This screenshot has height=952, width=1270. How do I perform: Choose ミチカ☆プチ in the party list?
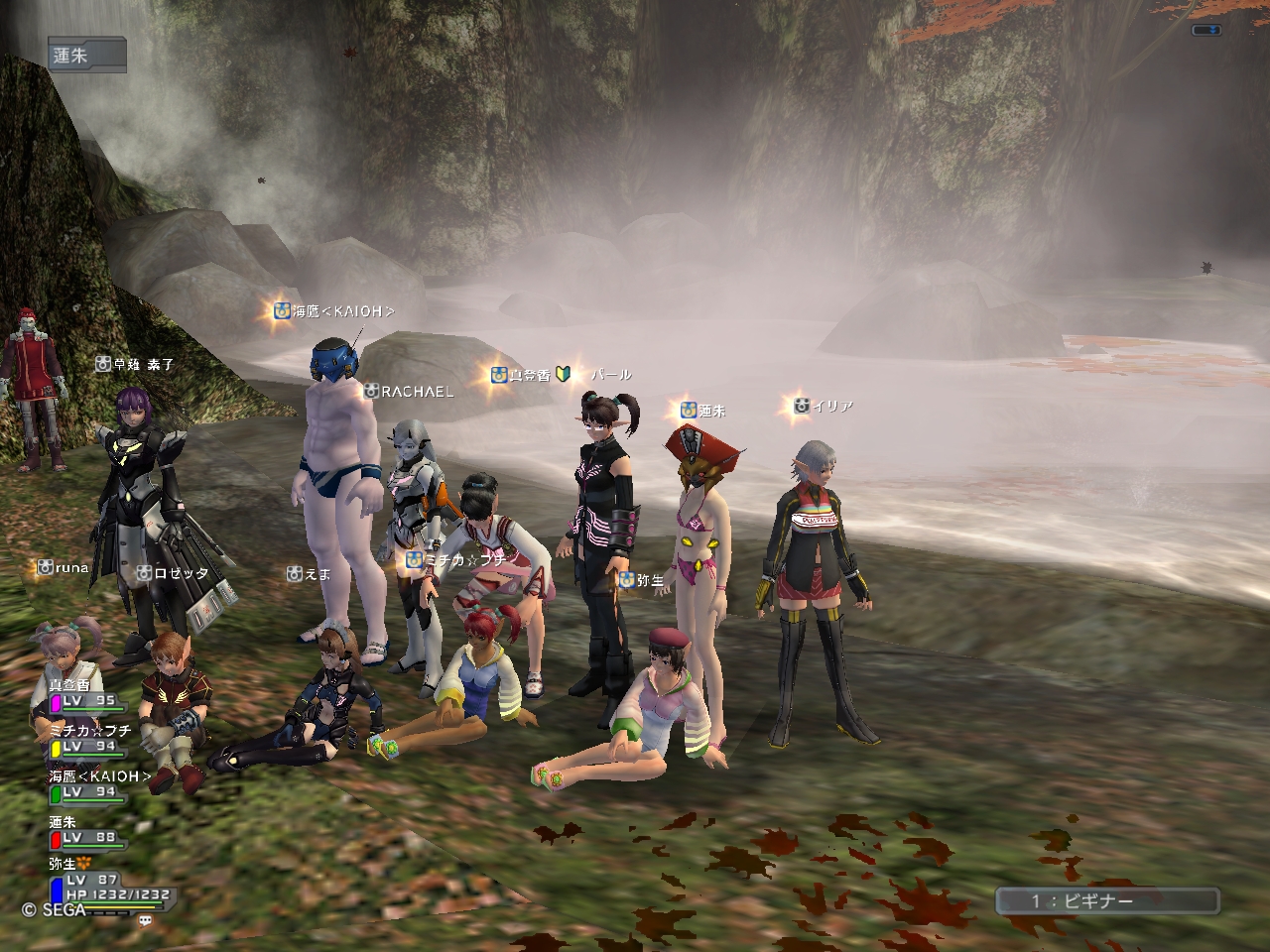(85, 739)
